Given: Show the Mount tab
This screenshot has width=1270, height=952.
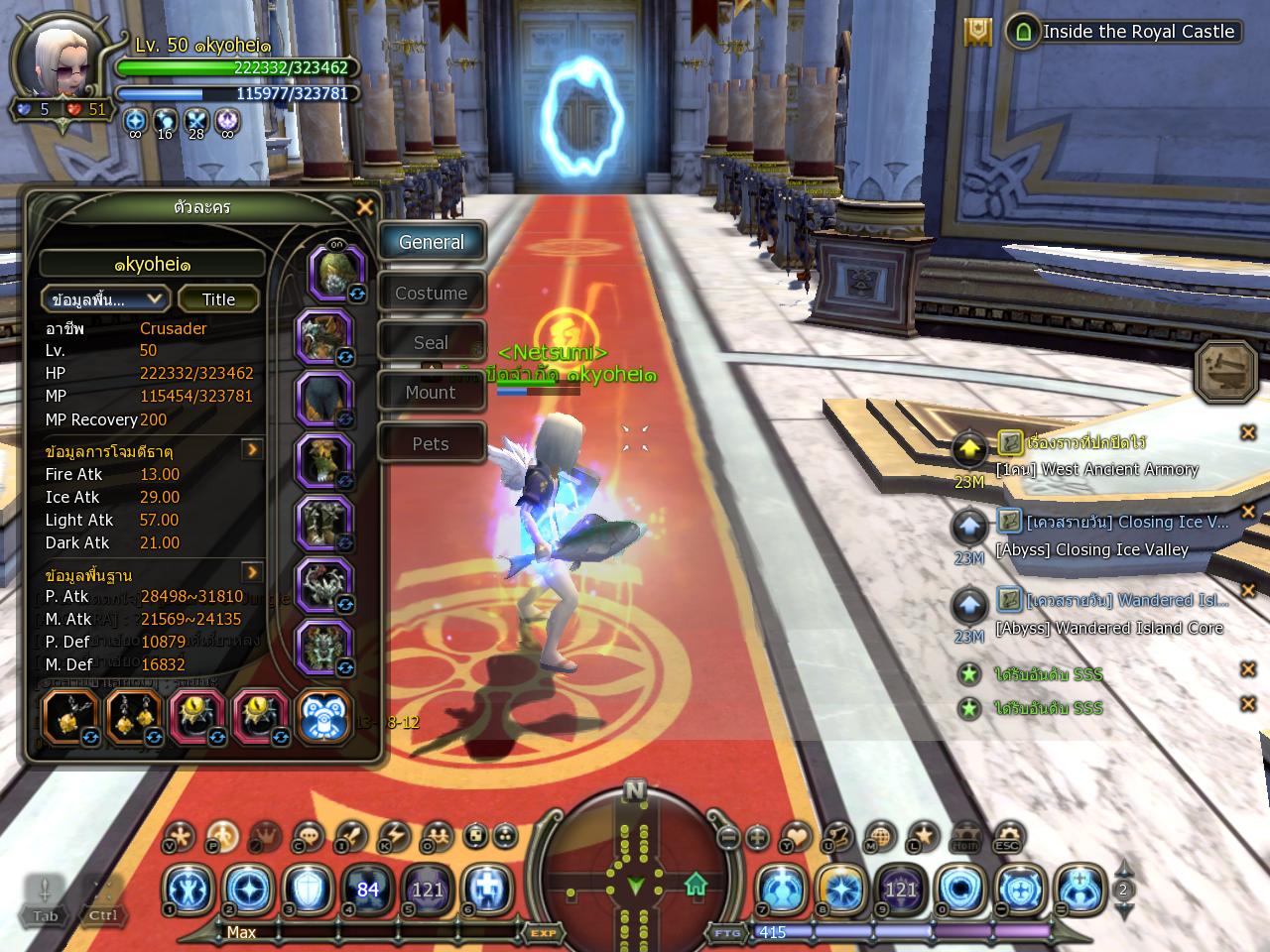Looking at the screenshot, I should coord(431,393).
